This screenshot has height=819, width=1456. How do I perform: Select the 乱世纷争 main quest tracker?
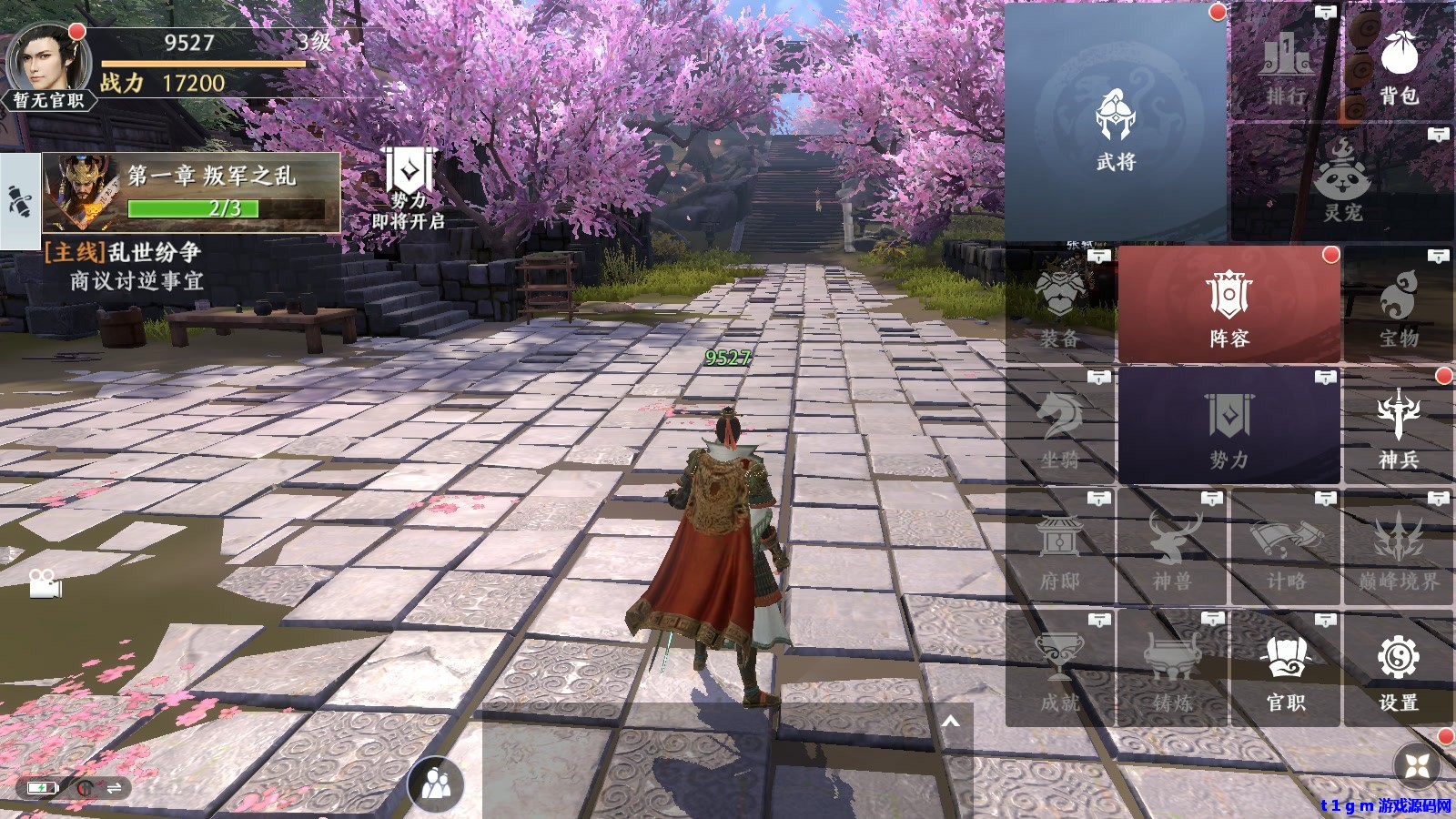[136, 266]
